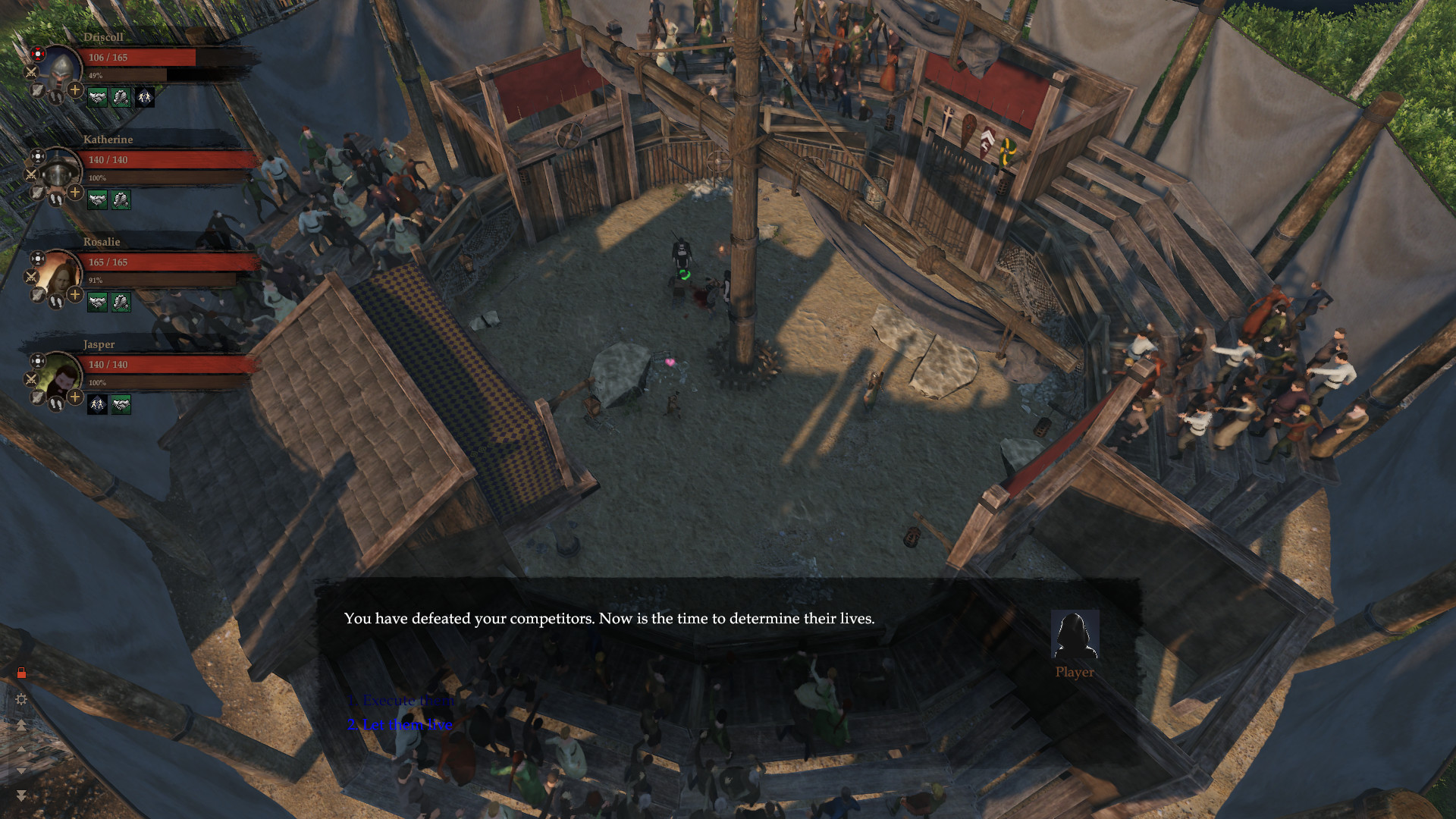The height and width of the screenshot is (819, 1456).
Task: Click Rosalie's handshake buff icon
Action: (x=96, y=300)
